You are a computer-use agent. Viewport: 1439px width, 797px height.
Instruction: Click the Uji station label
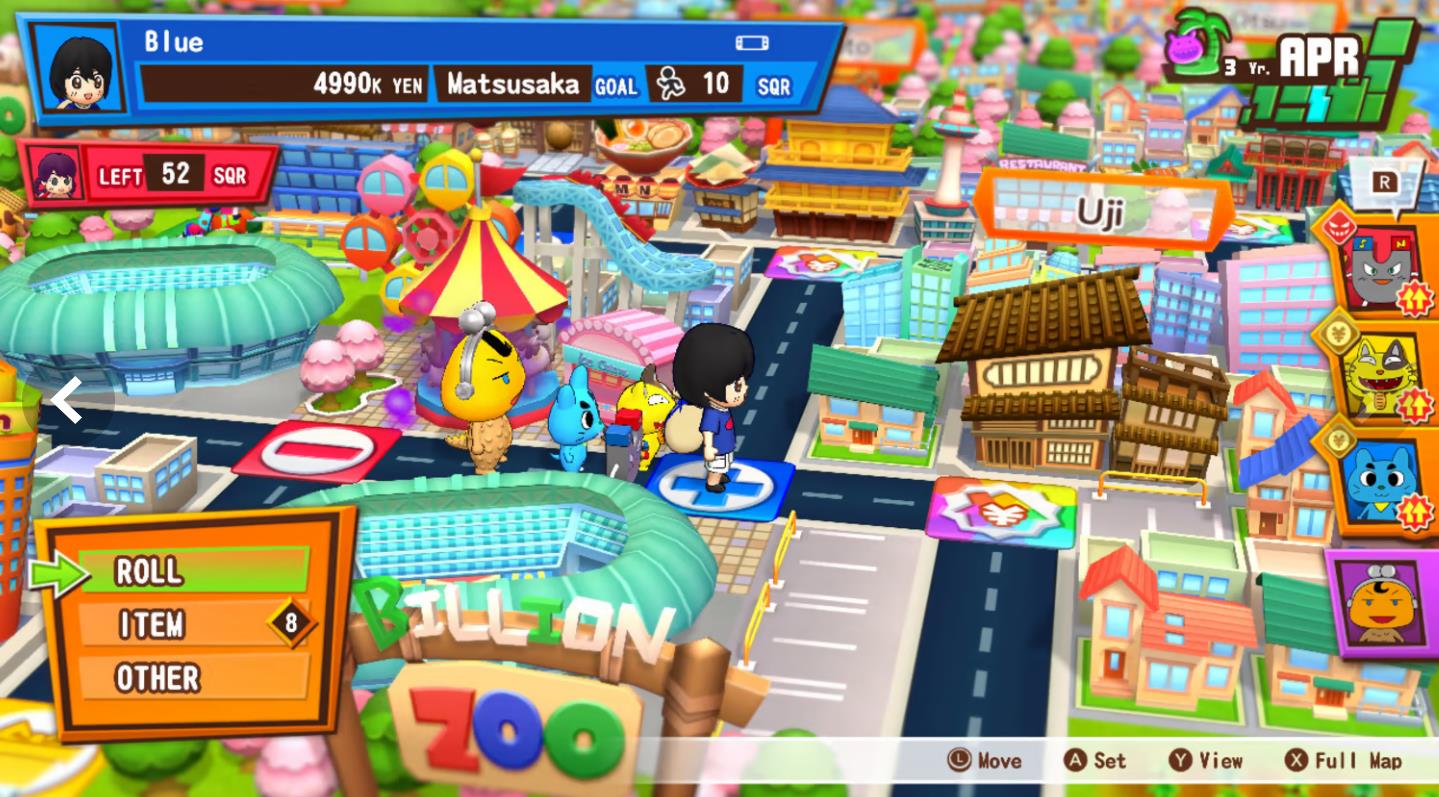(1101, 211)
